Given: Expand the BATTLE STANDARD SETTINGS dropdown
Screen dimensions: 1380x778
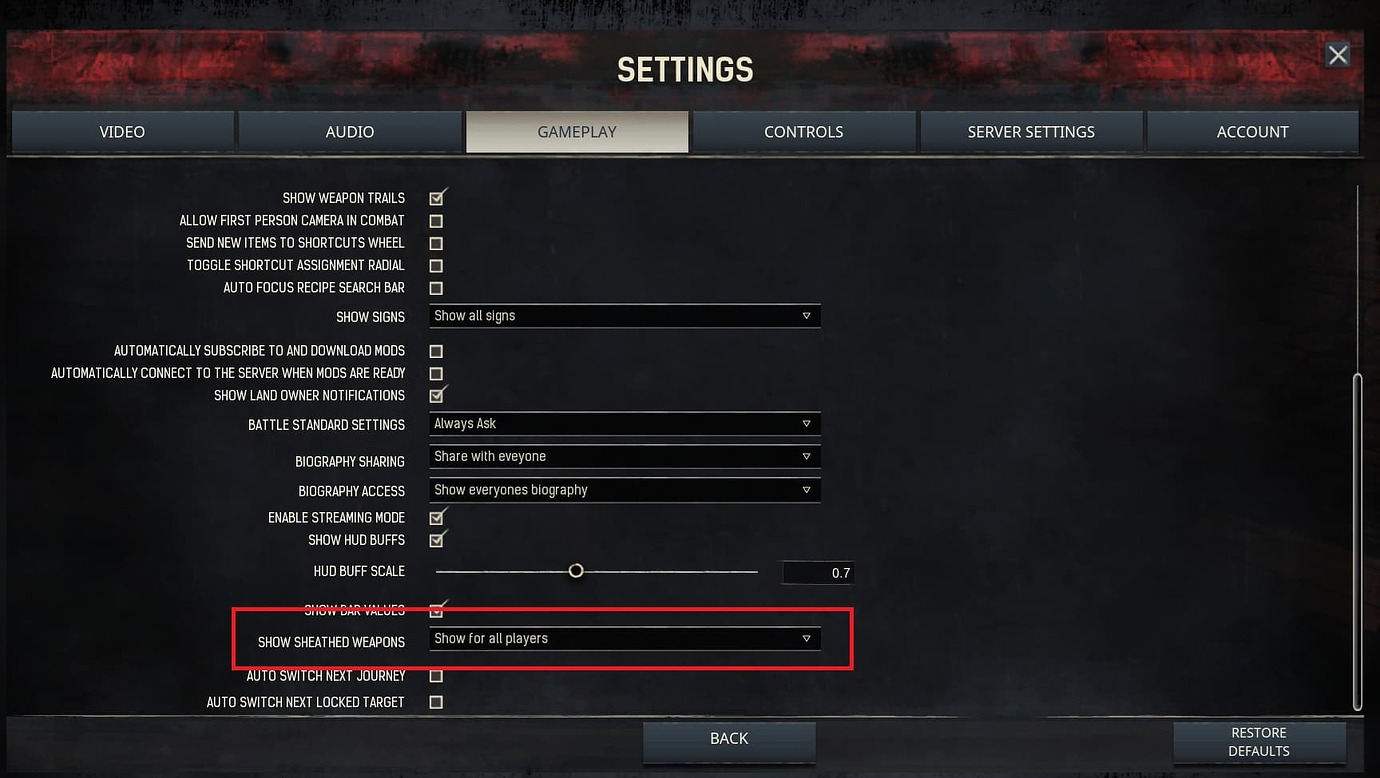Looking at the screenshot, I should 625,423.
